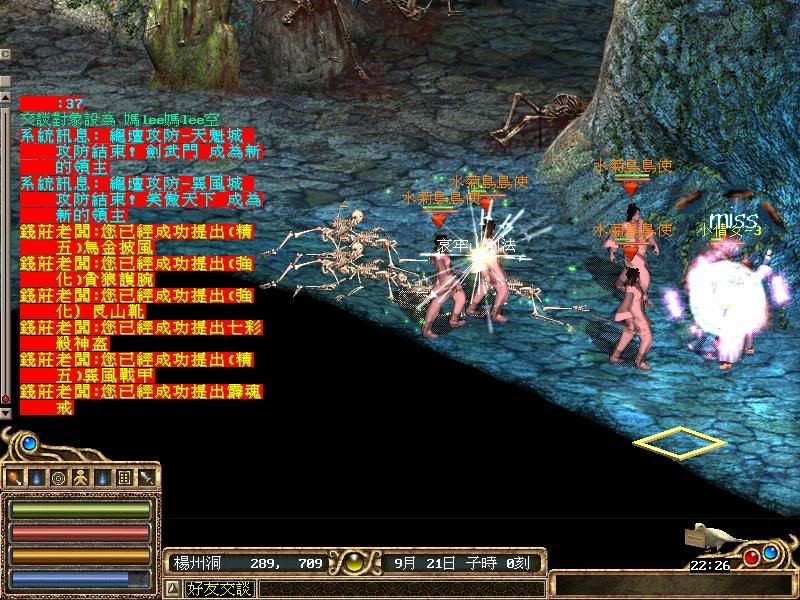The width and height of the screenshot is (800, 600).
Task: Click the message bar at bottom right
Action: (668, 584)
